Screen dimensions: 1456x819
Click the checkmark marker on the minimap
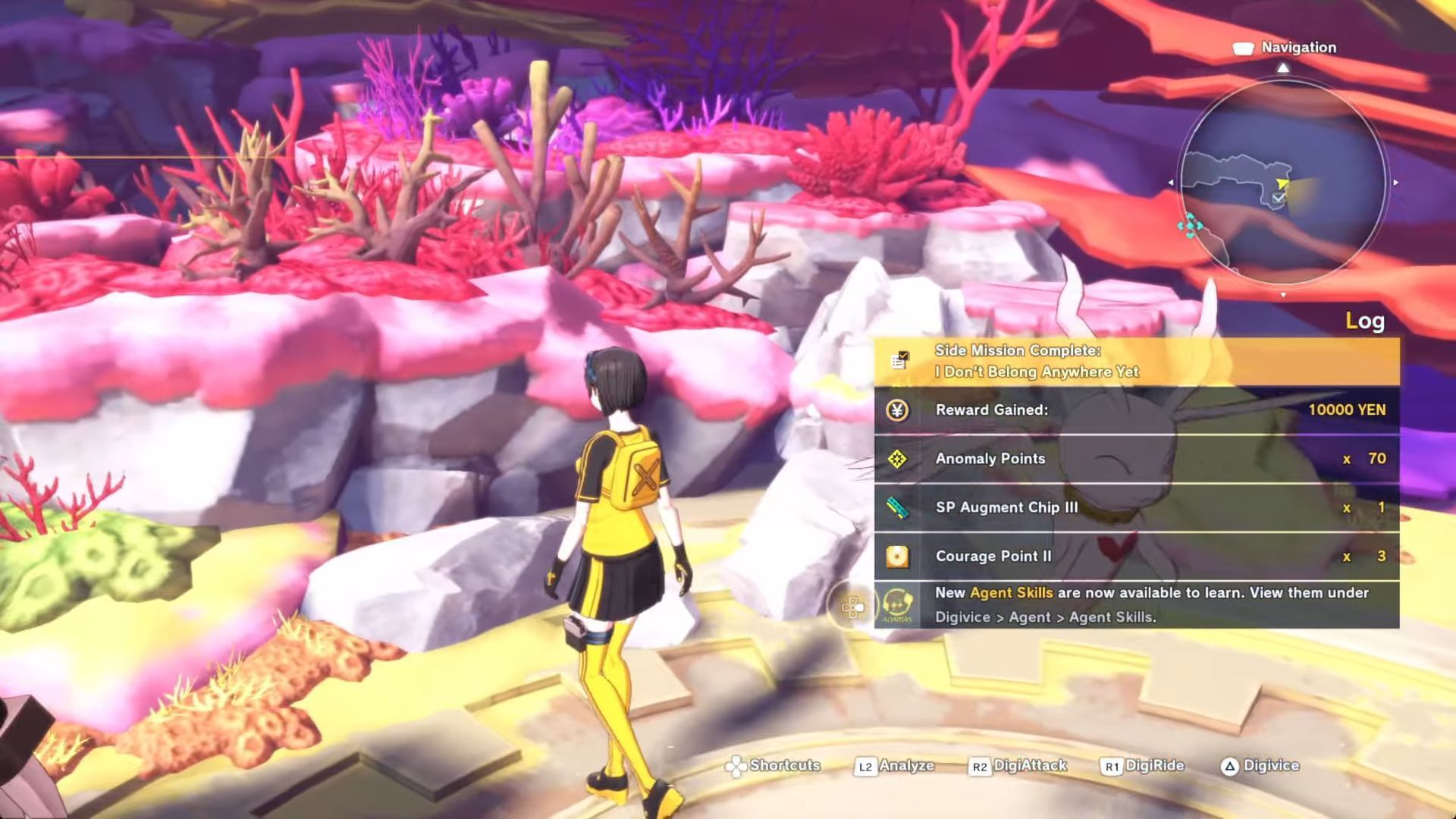coord(1279,198)
